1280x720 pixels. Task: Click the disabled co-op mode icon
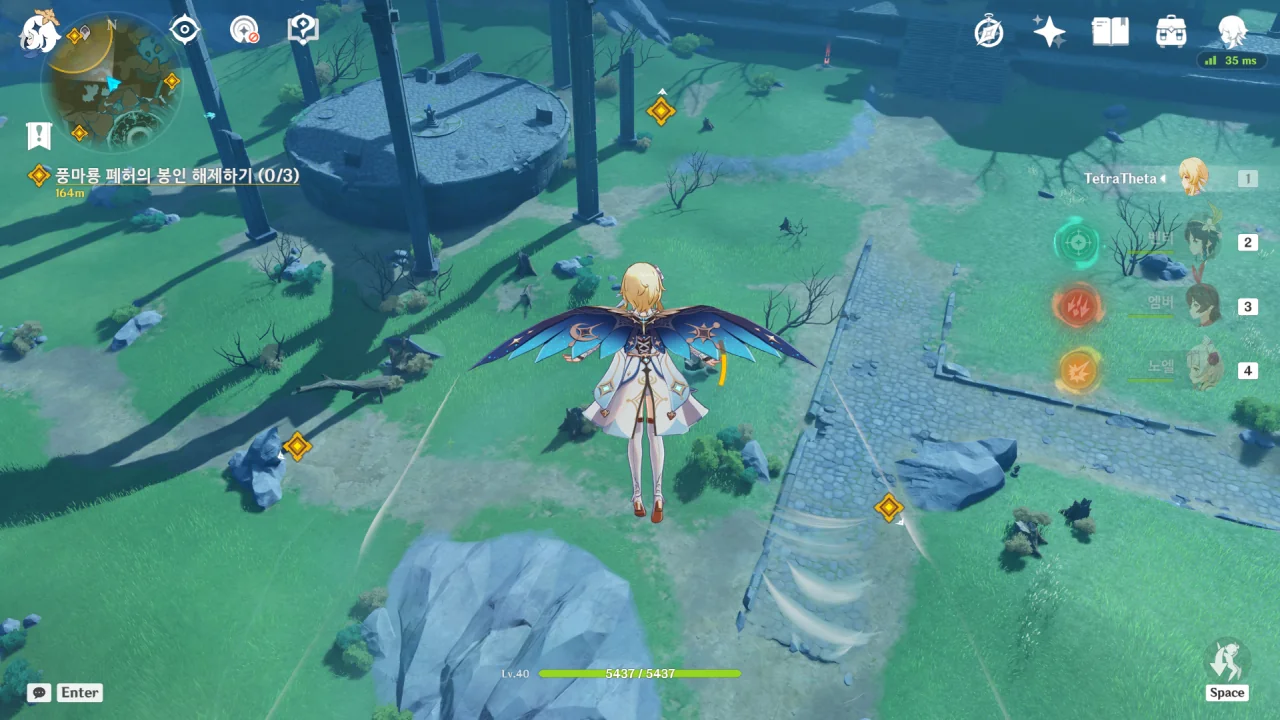pyautogui.click(x=244, y=30)
